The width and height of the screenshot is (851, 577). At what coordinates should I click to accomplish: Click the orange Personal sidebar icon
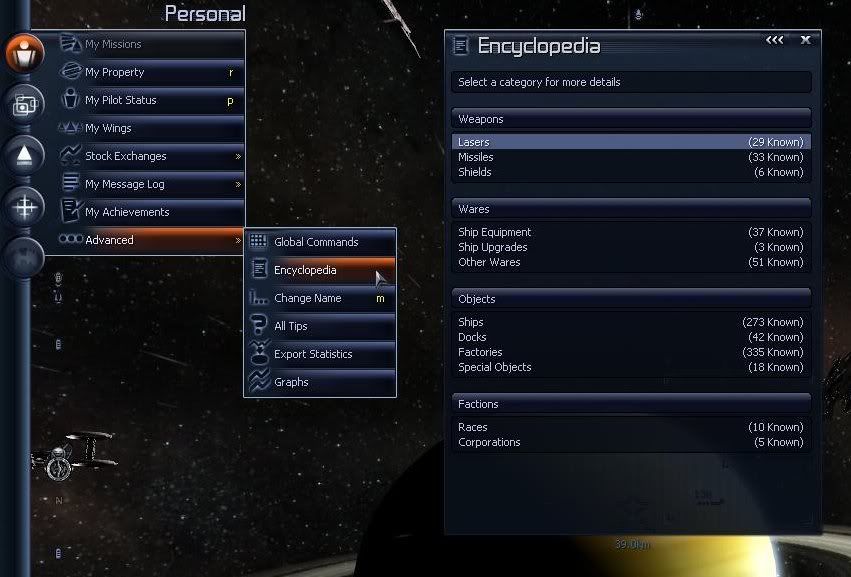tap(25, 52)
